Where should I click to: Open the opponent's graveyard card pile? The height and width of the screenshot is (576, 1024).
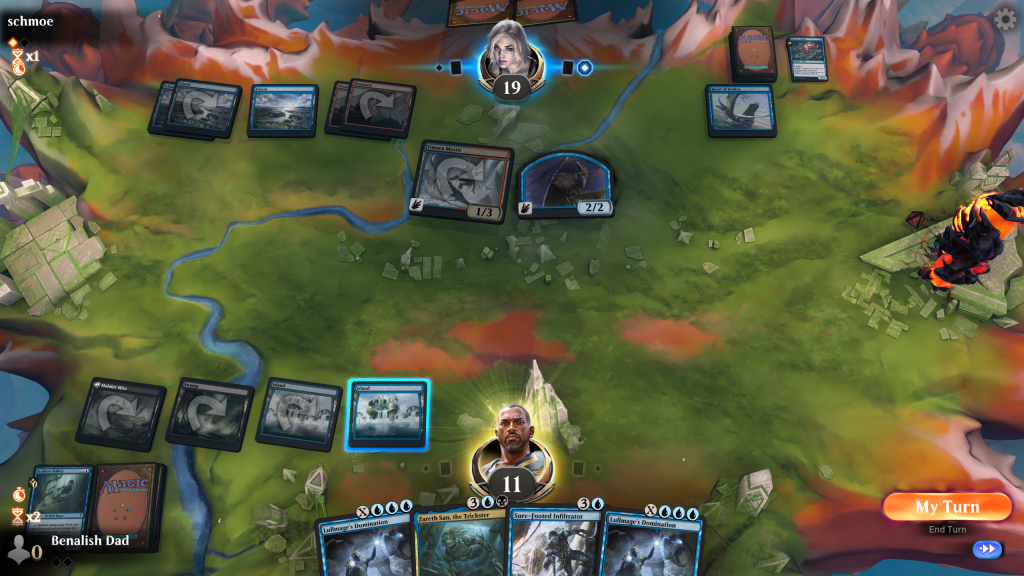pyautogui.click(x=806, y=58)
